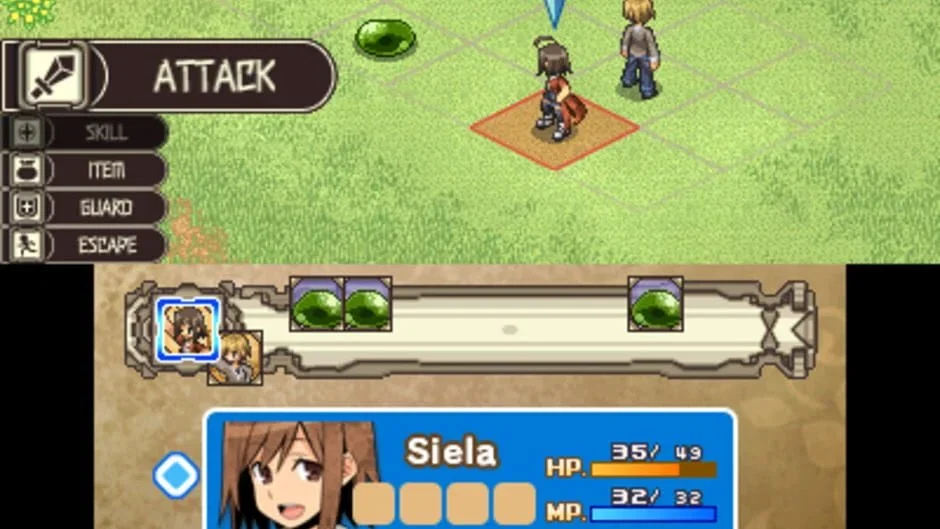This screenshot has height=529, width=940.
Task: Select the Escape command
Action: [x=86, y=245]
